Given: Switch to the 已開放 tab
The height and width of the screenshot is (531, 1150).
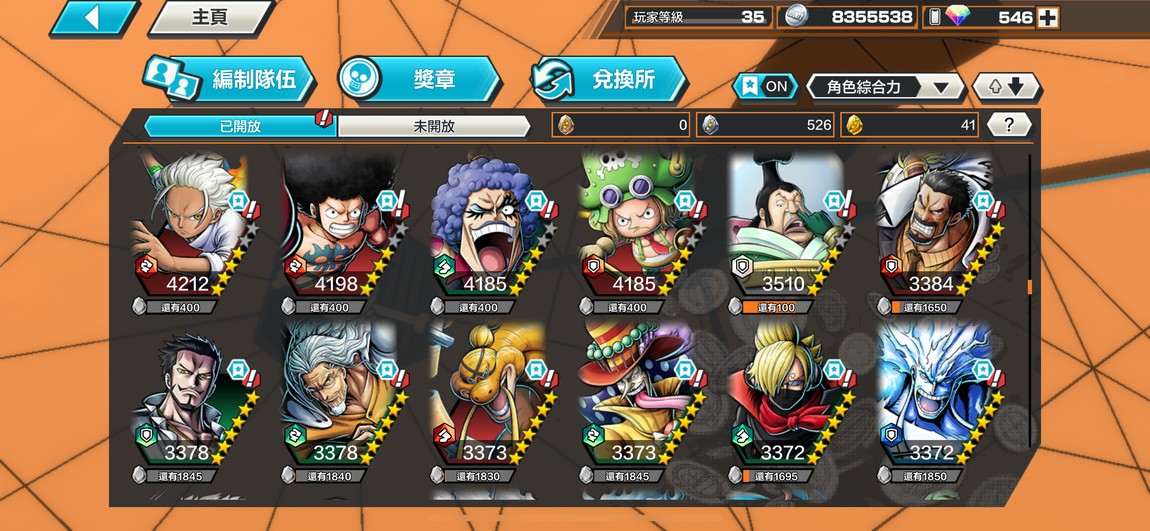Looking at the screenshot, I should coord(240,126).
